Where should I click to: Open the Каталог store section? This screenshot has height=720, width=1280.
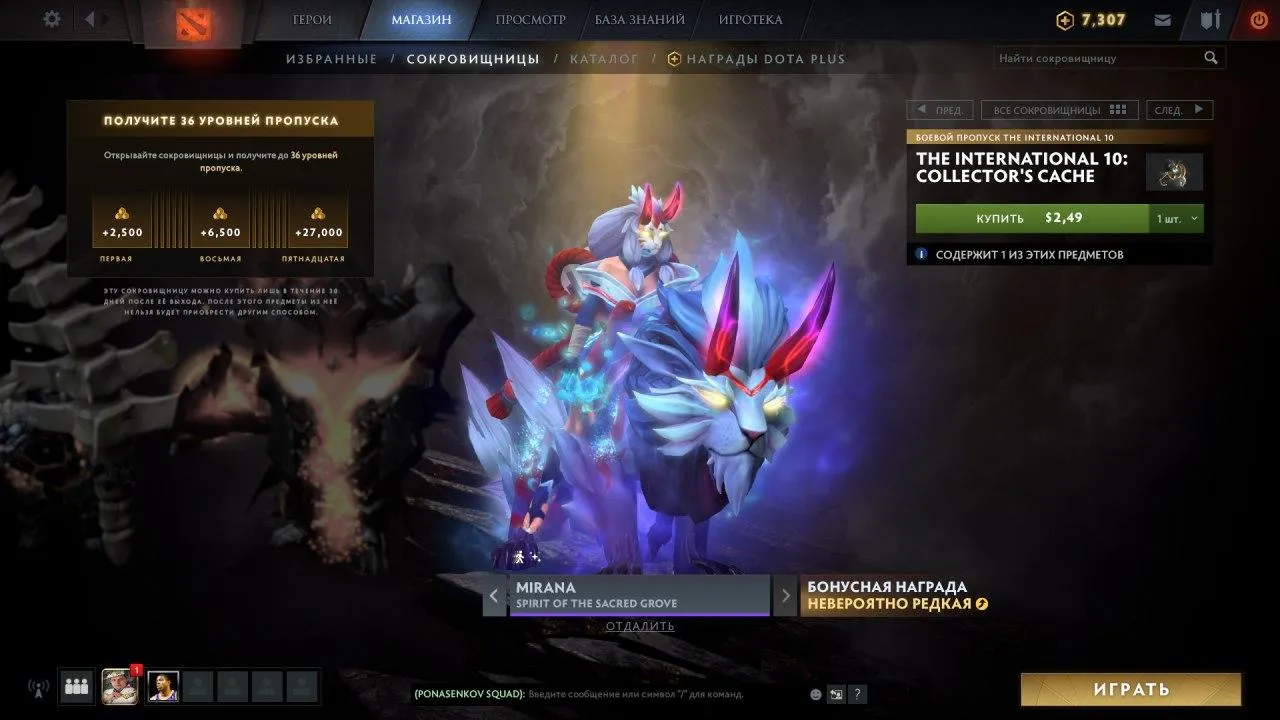(604, 59)
